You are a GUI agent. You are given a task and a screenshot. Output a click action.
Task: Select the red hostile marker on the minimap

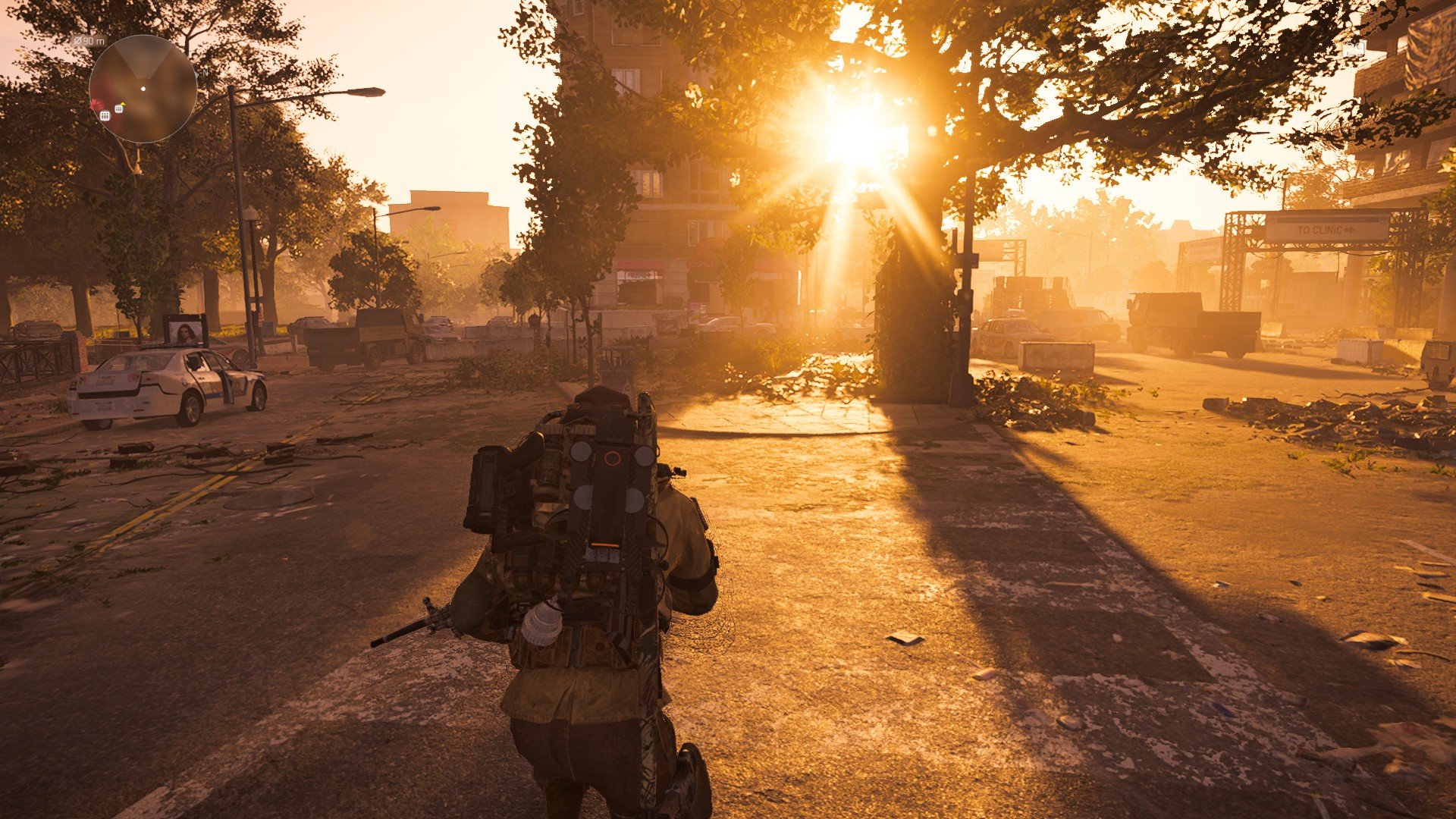click(x=96, y=105)
